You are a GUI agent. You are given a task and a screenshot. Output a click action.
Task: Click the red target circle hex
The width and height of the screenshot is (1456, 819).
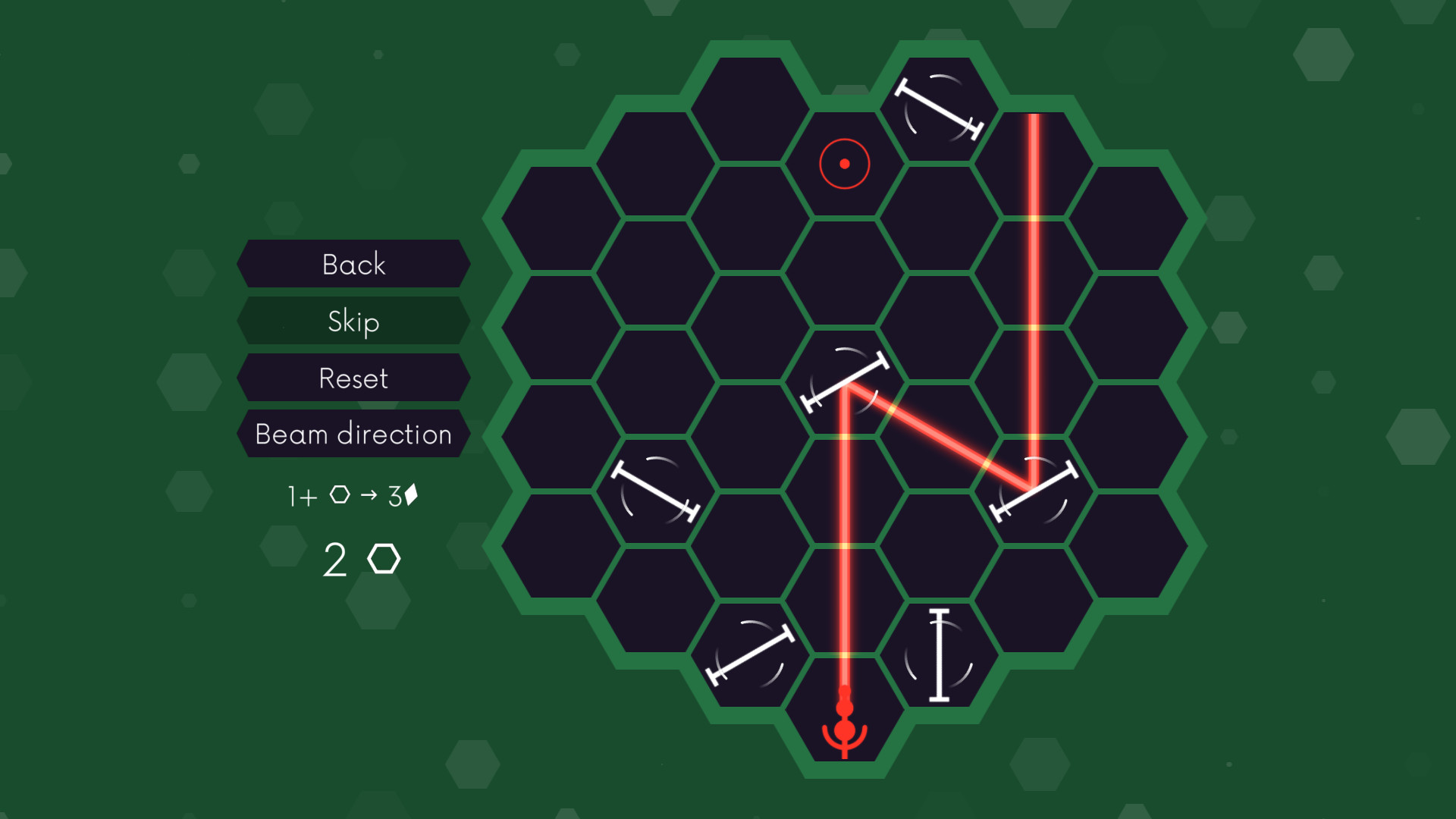843,163
